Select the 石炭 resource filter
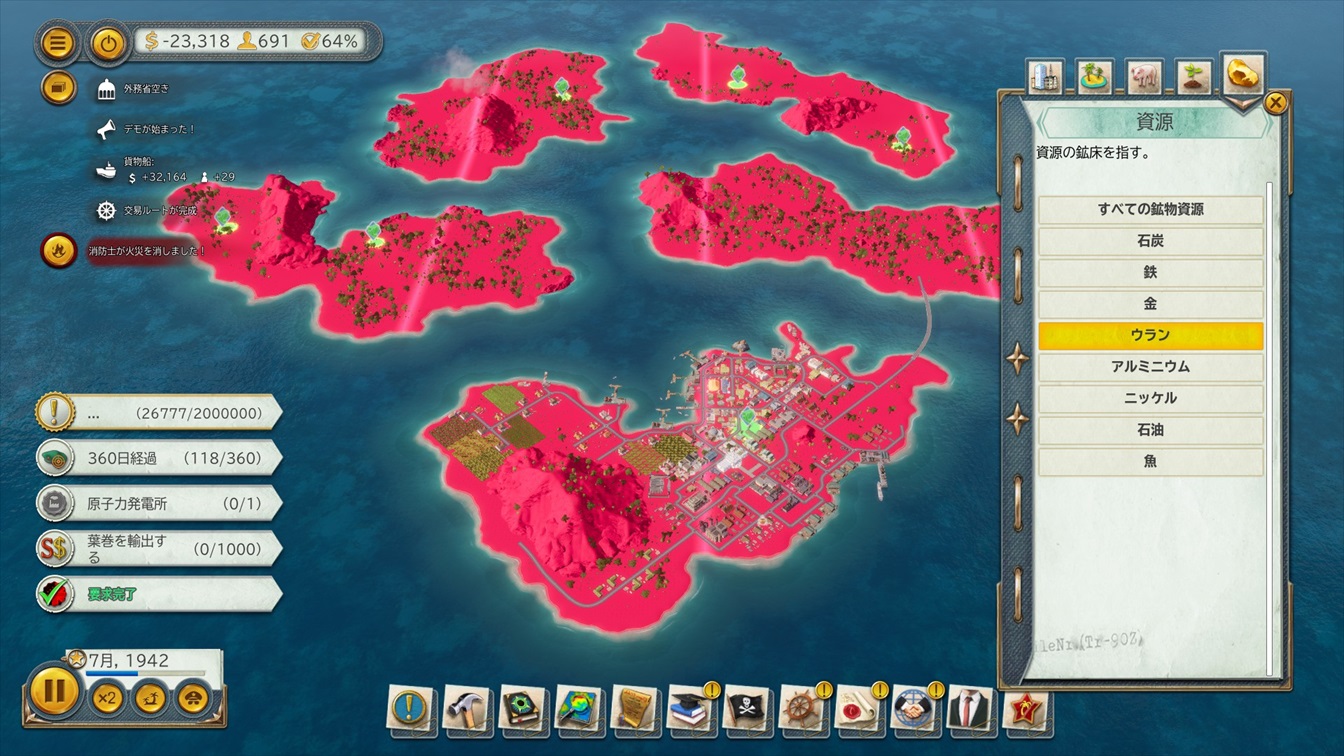Image resolution: width=1344 pixels, height=756 pixels. point(1150,241)
